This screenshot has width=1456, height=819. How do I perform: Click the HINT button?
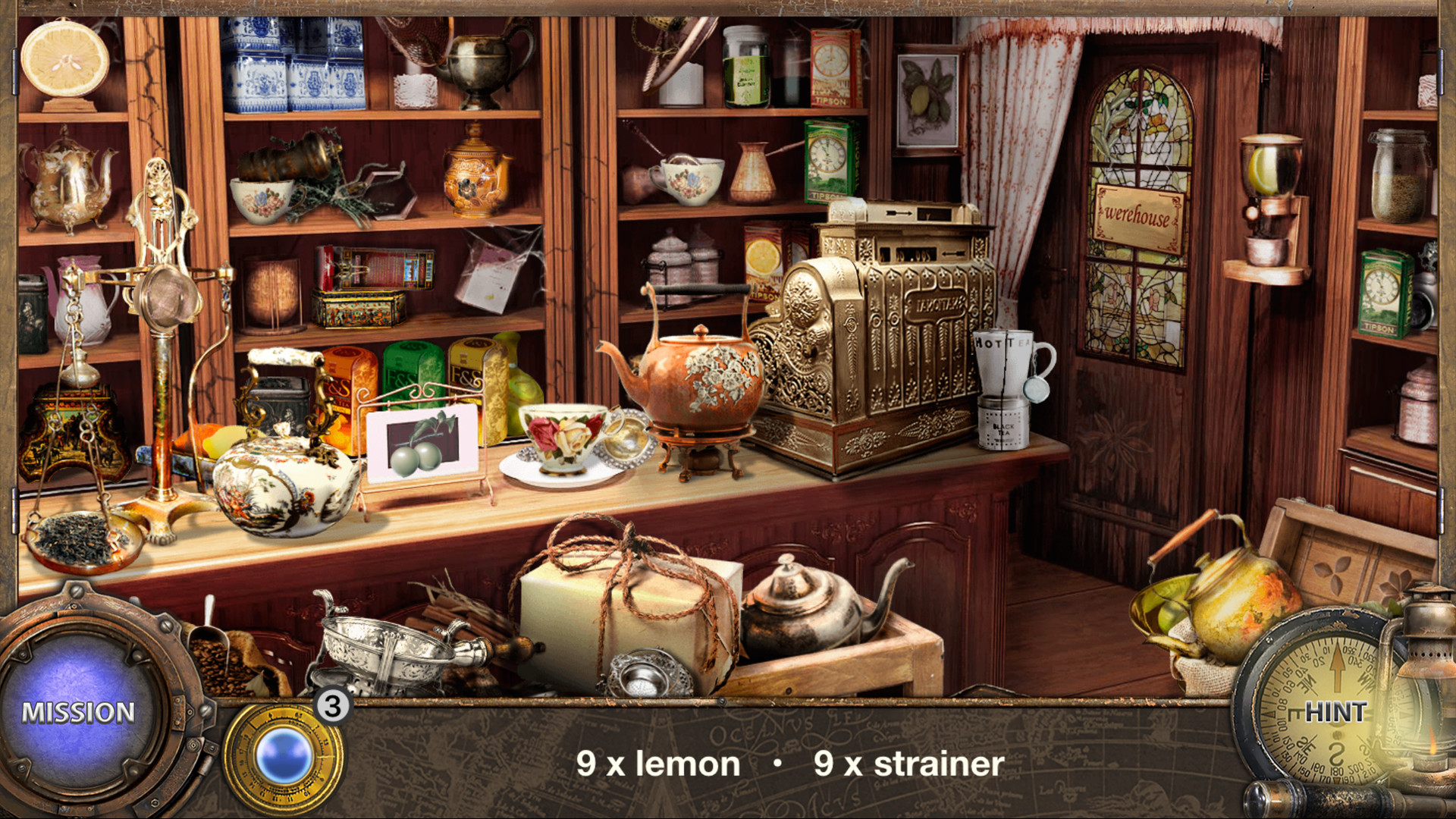point(1337,713)
